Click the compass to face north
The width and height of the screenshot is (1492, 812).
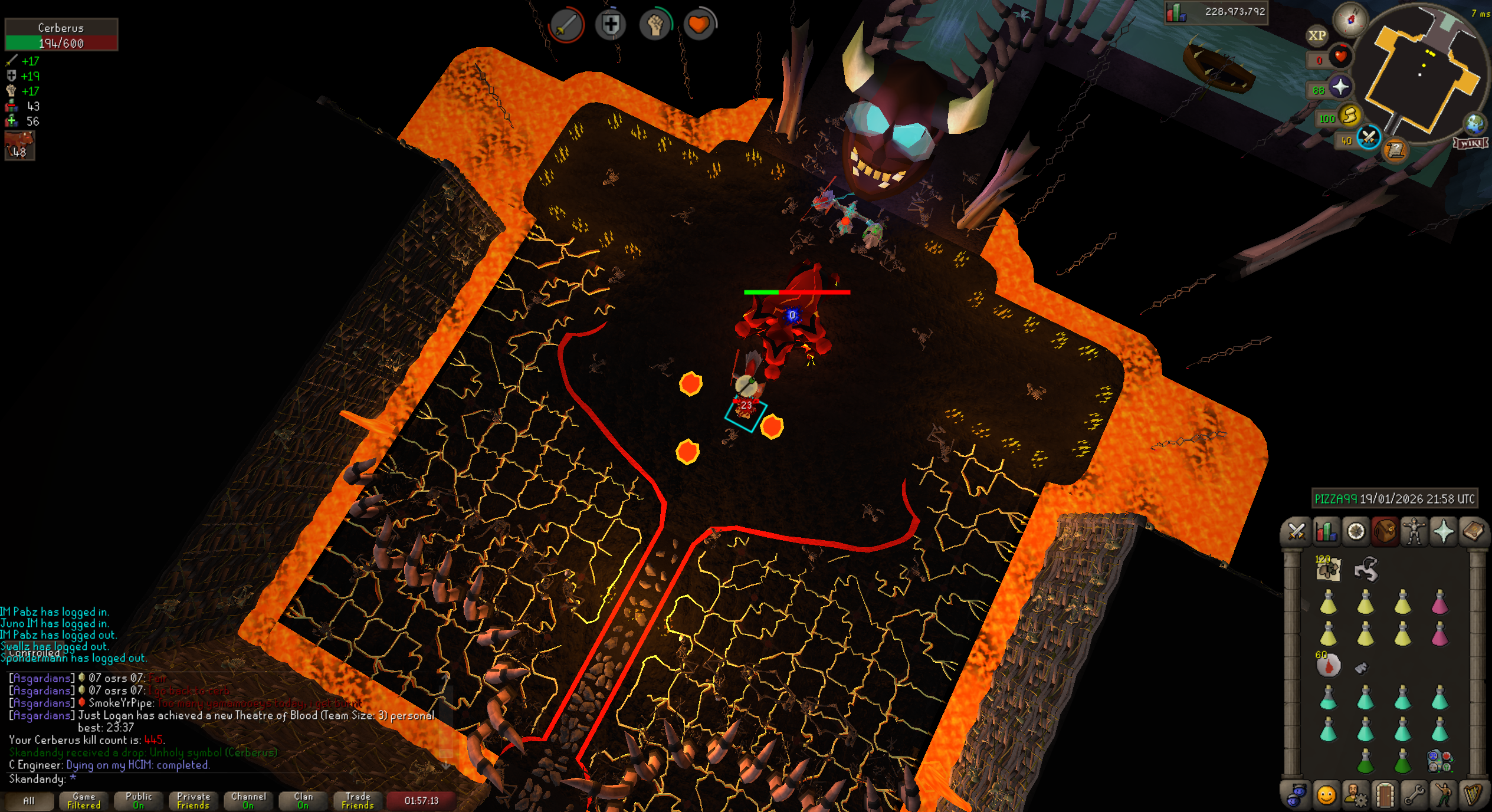1350,19
